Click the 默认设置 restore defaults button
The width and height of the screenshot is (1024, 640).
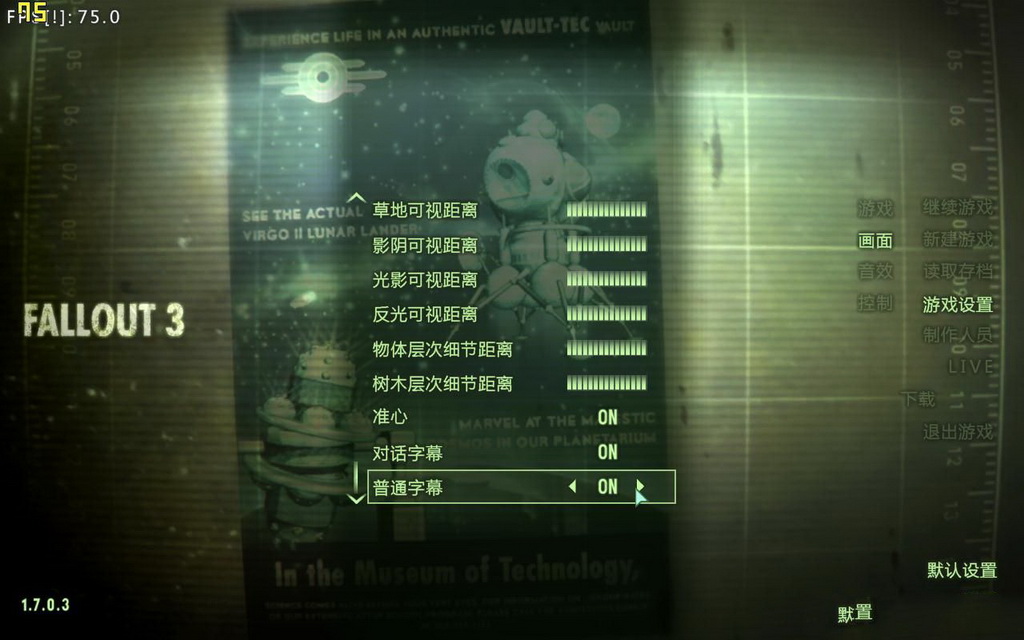click(962, 571)
